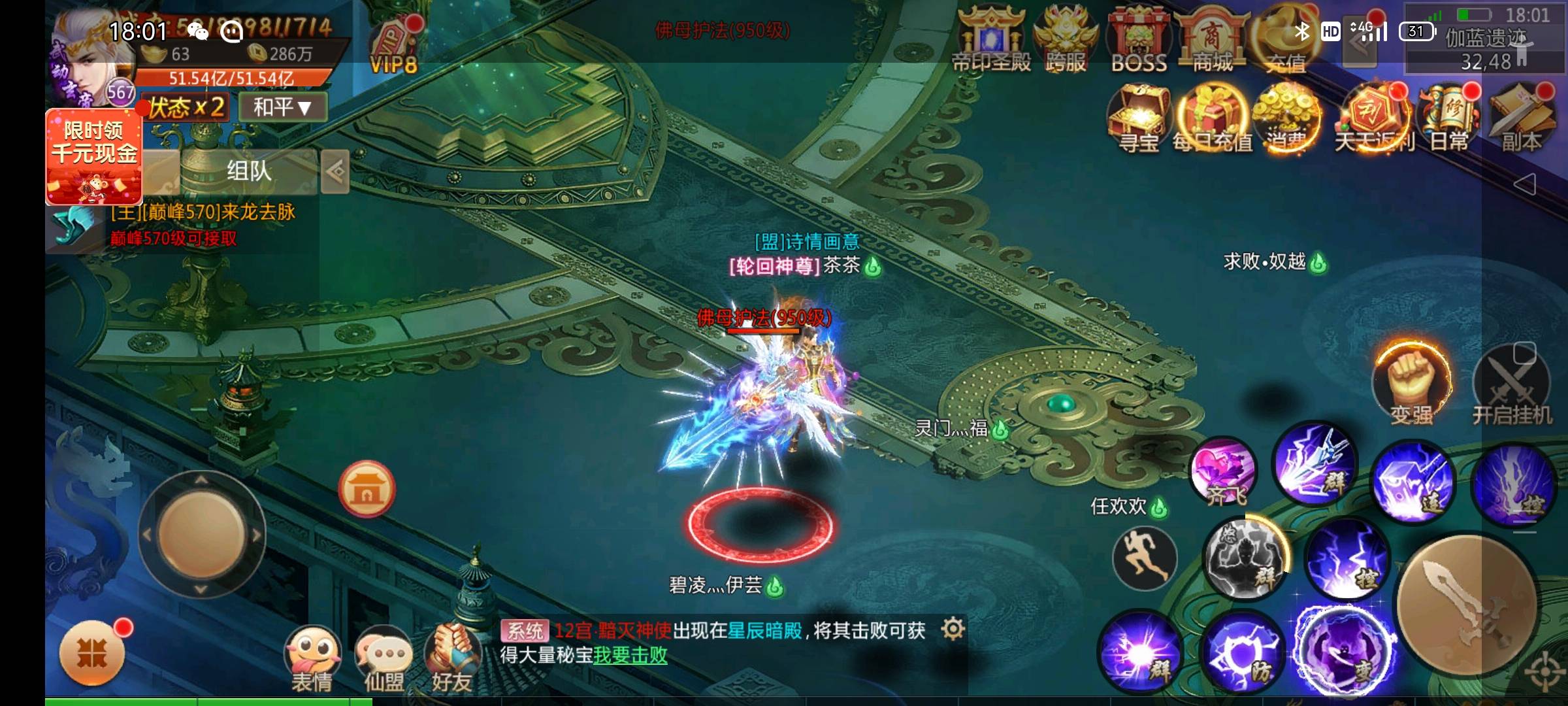Open the 和平 attack mode dropdown
1568x706 pixels.
click(282, 107)
